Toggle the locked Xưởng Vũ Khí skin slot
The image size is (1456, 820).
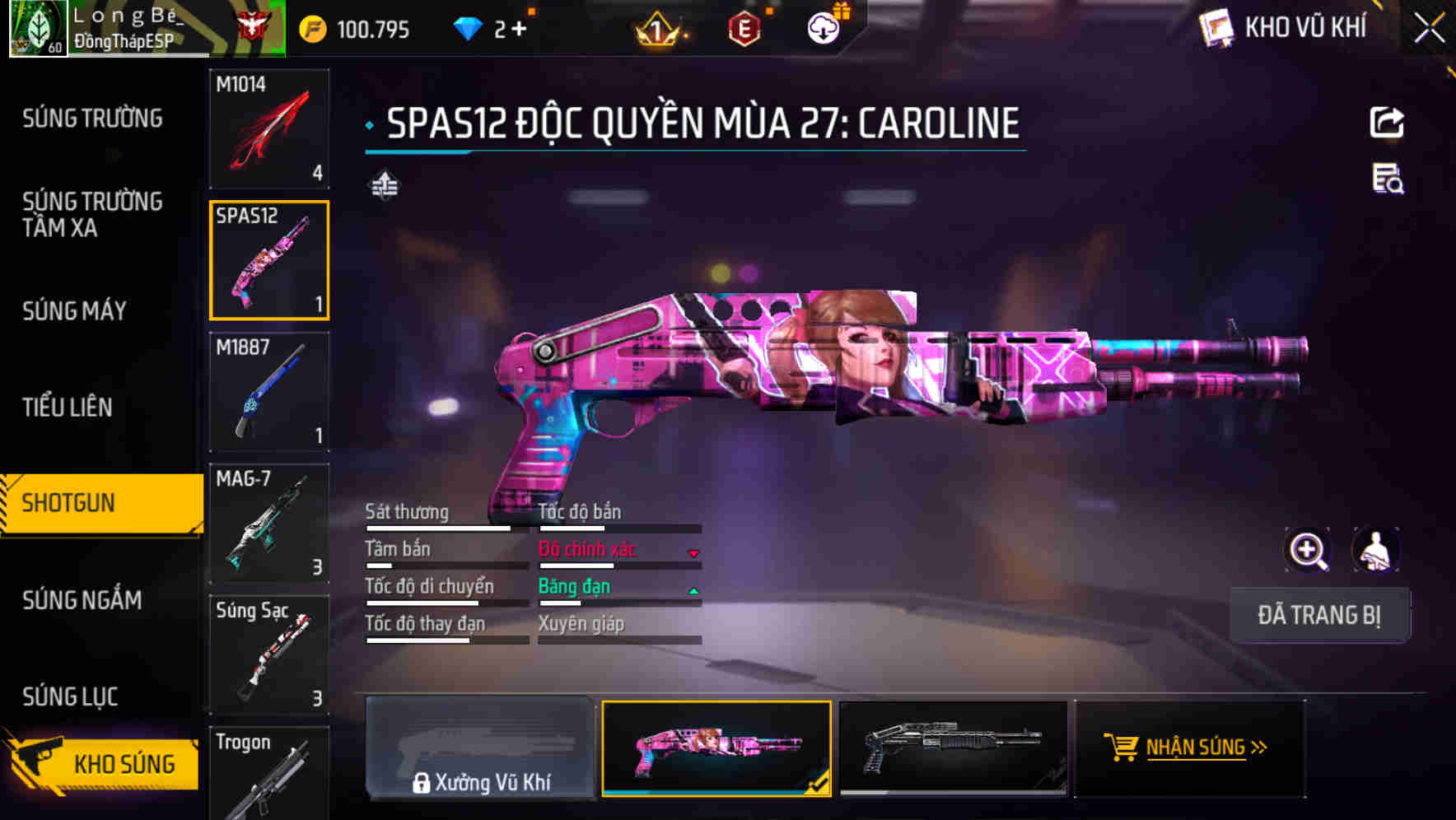(x=482, y=748)
